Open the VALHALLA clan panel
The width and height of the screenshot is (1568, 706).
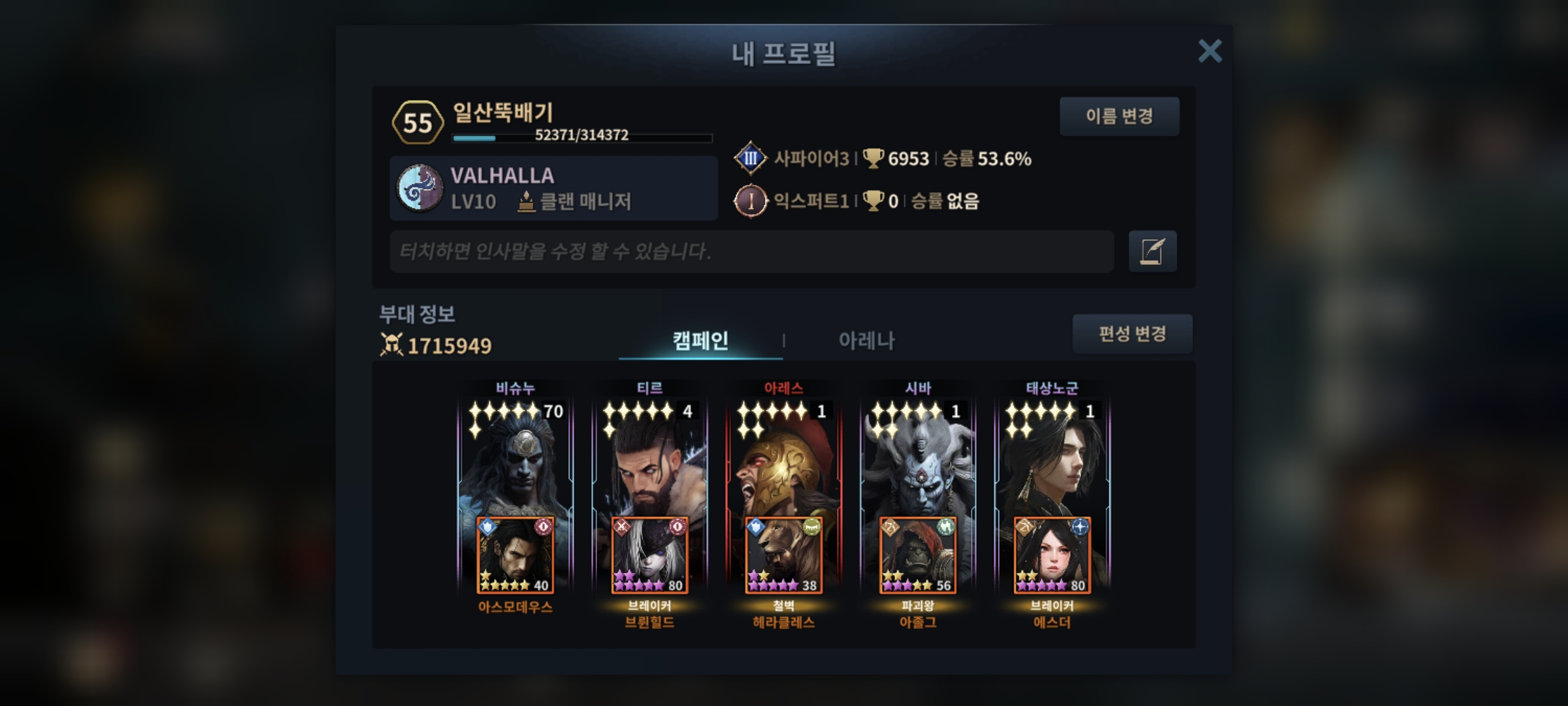(x=553, y=188)
